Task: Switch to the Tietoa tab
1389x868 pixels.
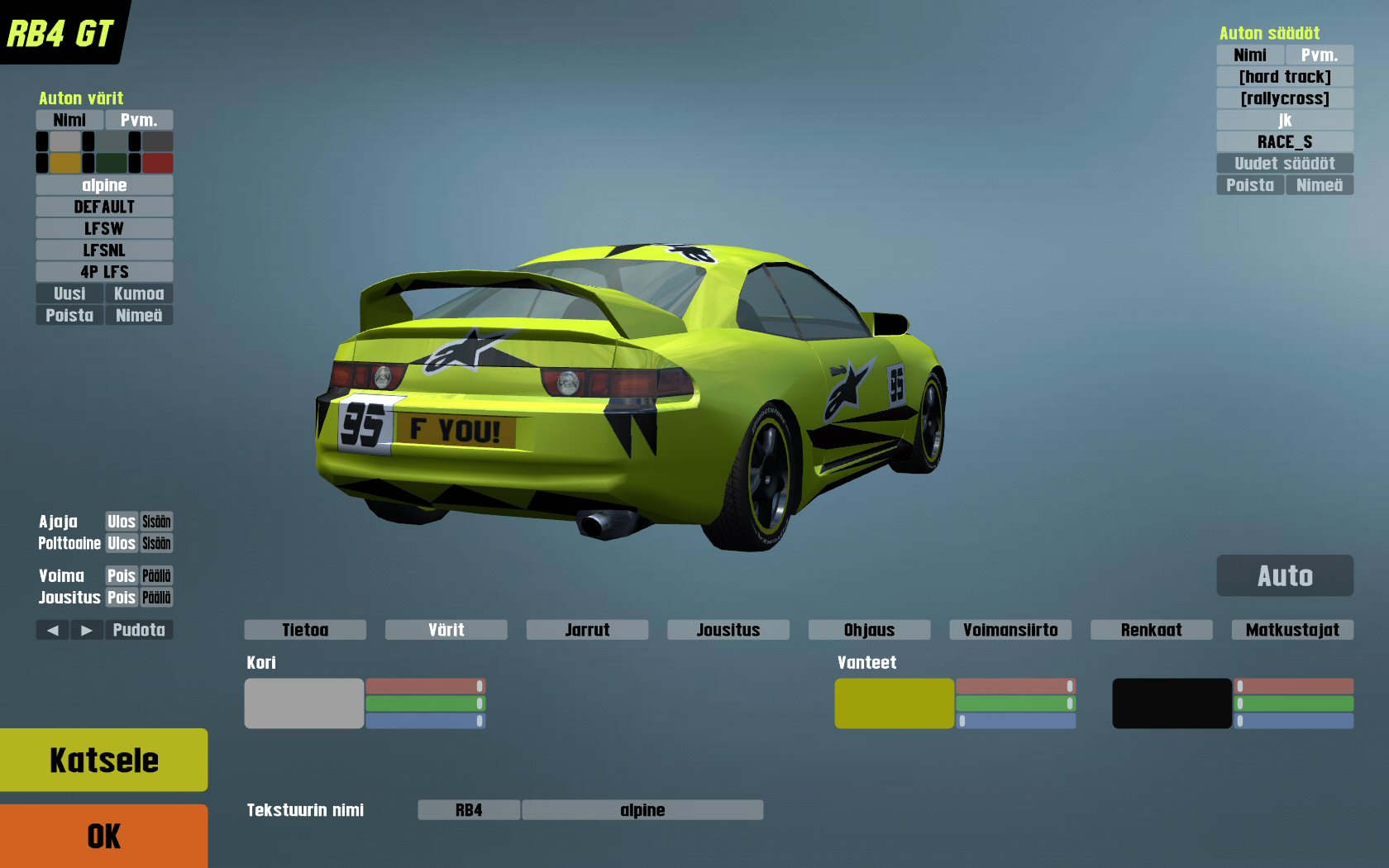Action: (305, 630)
